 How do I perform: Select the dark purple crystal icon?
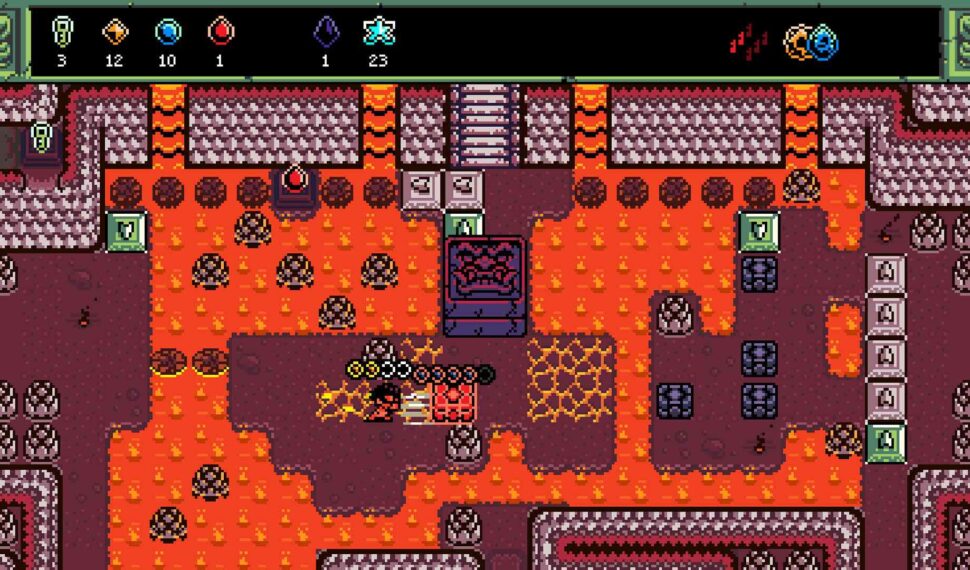pos(326,32)
